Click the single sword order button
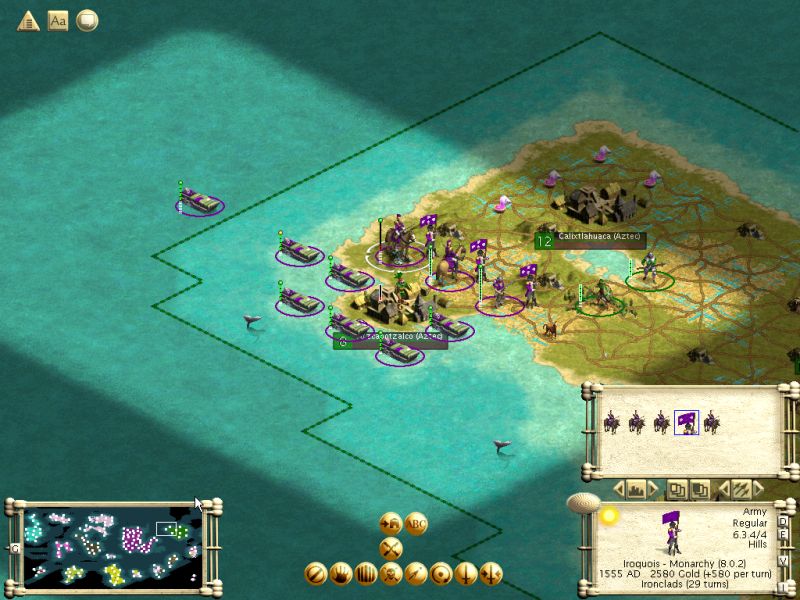The height and width of the screenshot is (600, 800). (x=466, y=574)
